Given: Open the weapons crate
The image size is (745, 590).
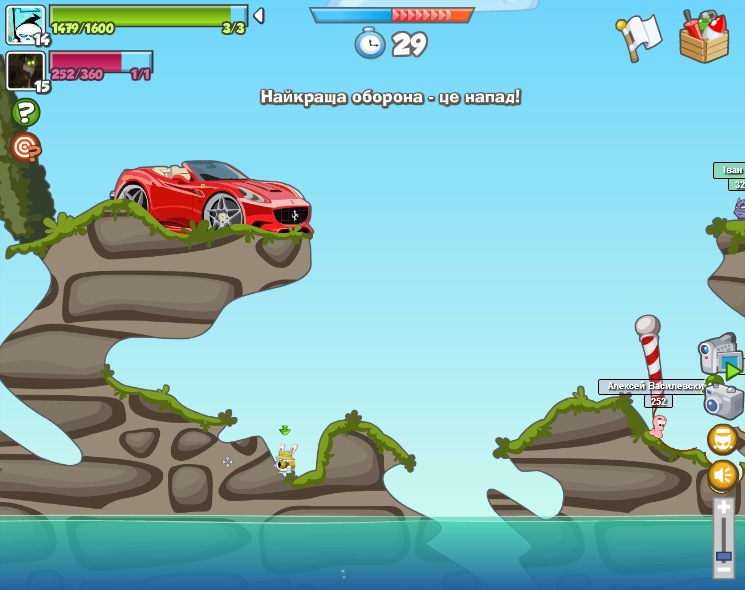Looking at the screenshot, I should point(703,38).
